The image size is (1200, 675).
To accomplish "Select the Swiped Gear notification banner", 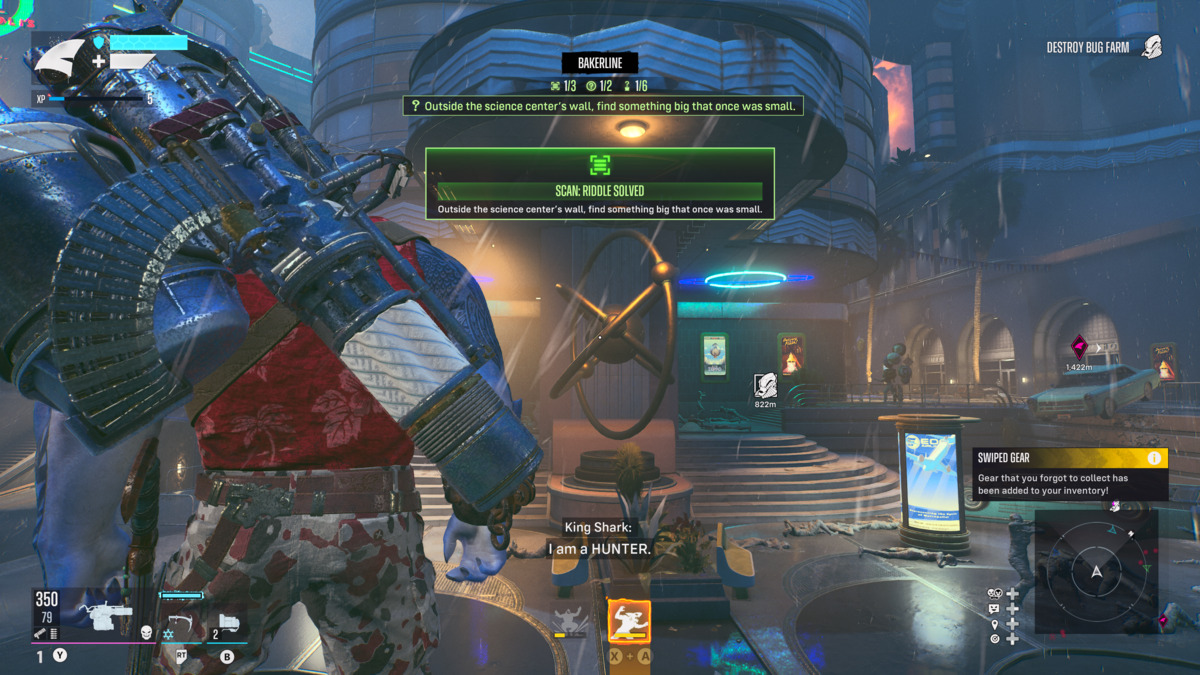I will click(1069, 474).
